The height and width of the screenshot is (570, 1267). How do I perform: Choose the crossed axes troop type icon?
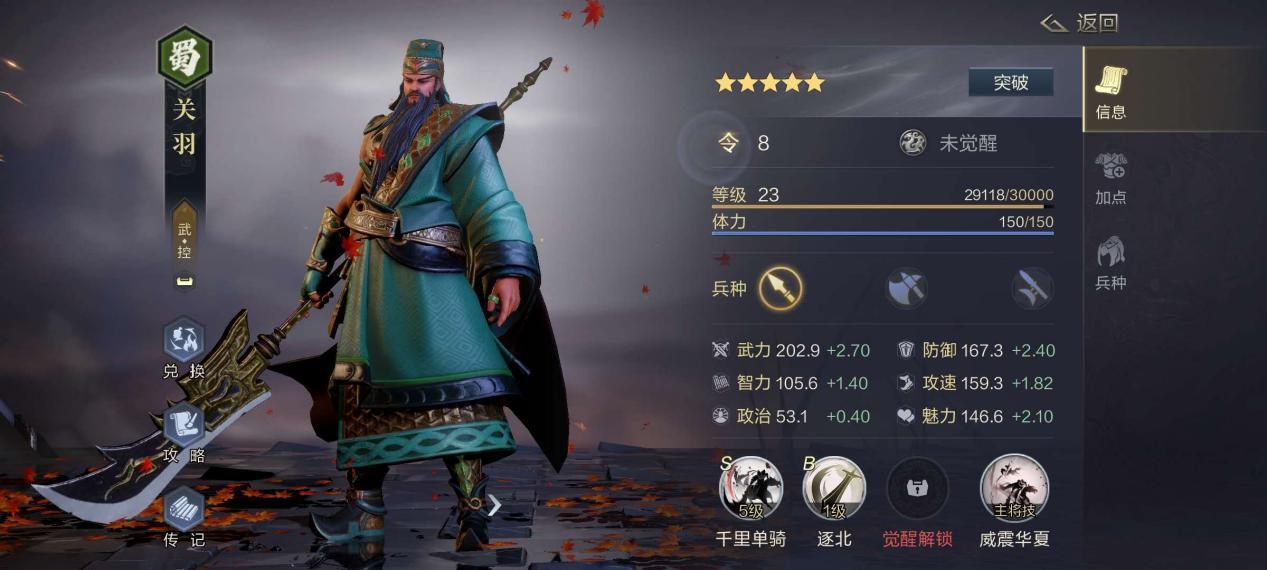(906, 289)
